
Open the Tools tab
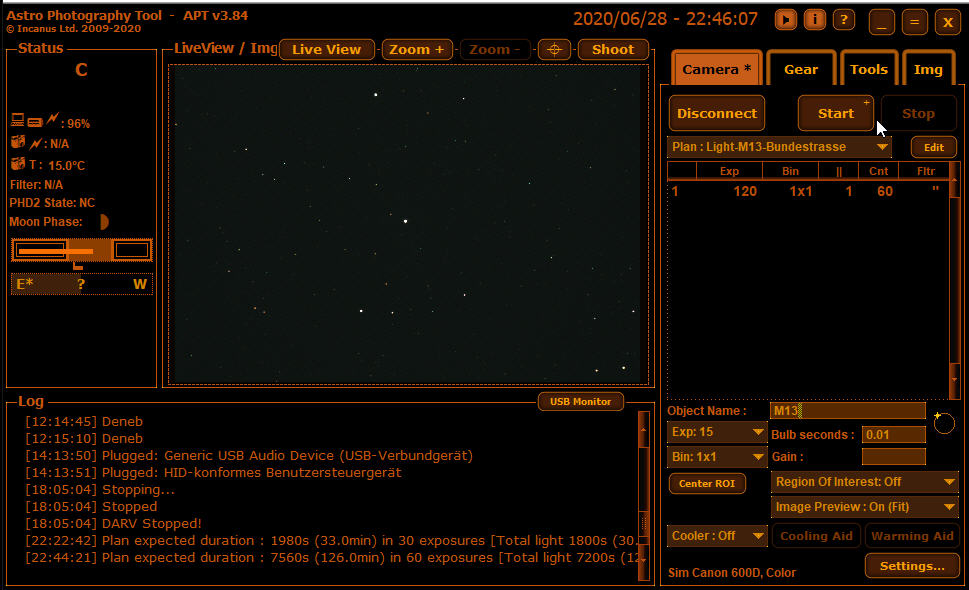click(868, 70)
